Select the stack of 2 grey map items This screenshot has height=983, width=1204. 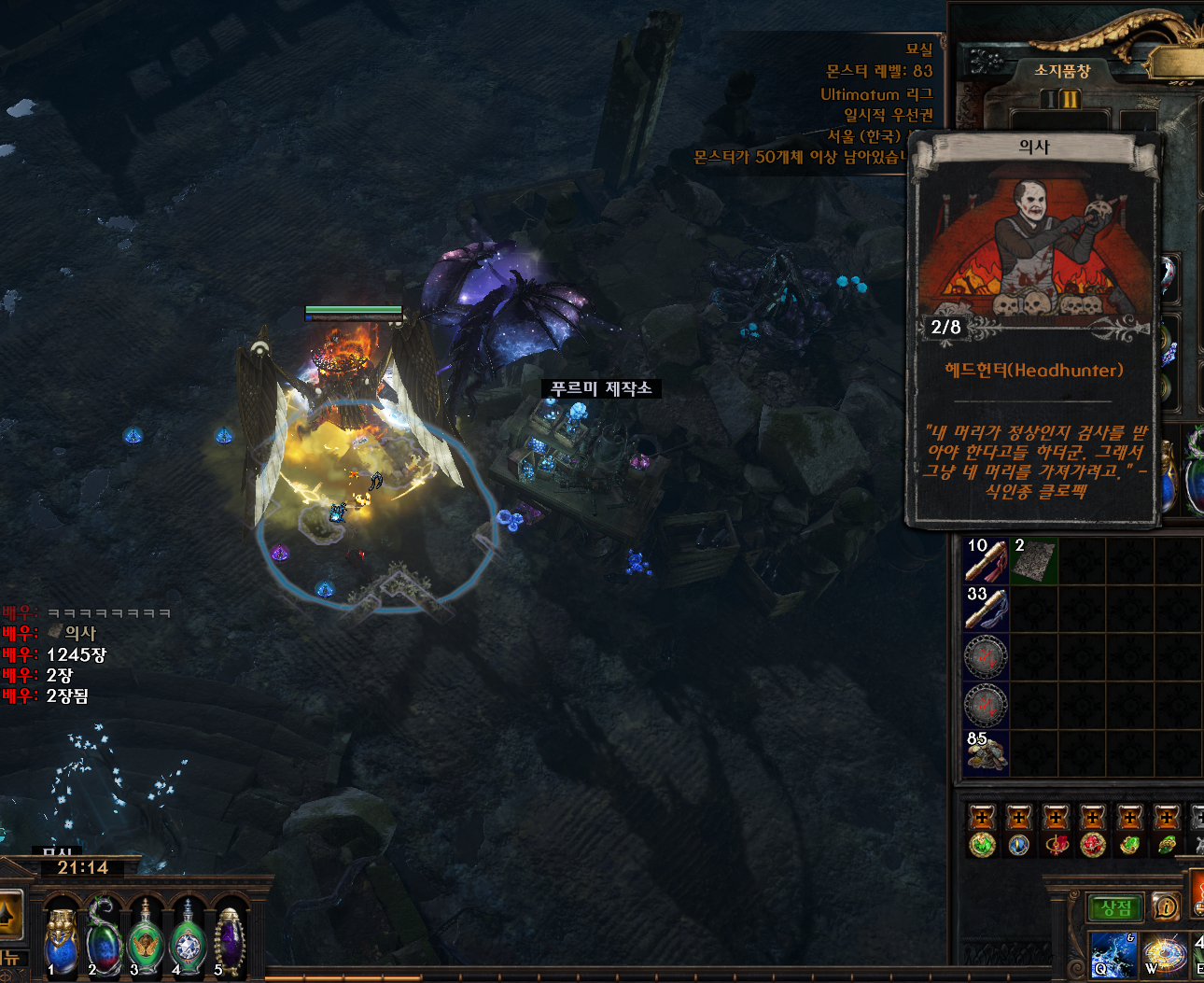click(1034, 560)
